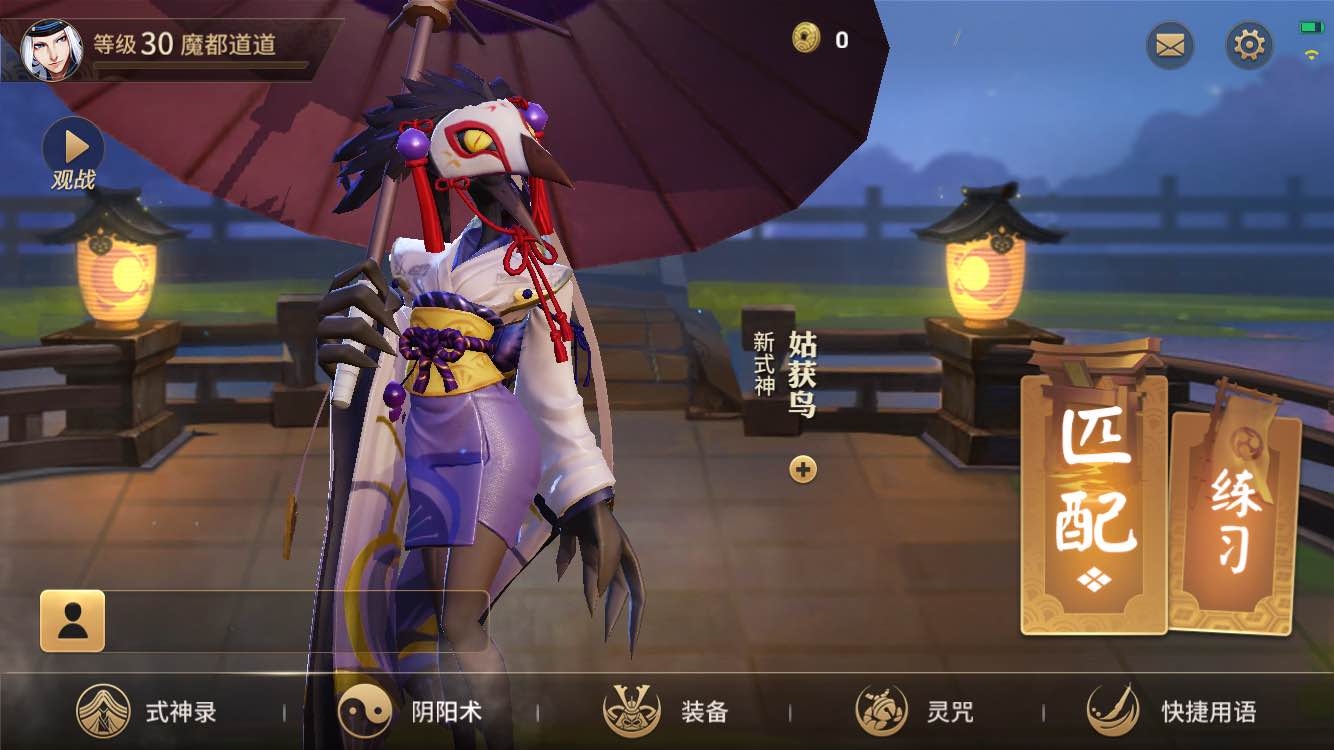Open the 式神录 shikigami menu
Screen dimensions: 1334x750
(x=148, y=712)
